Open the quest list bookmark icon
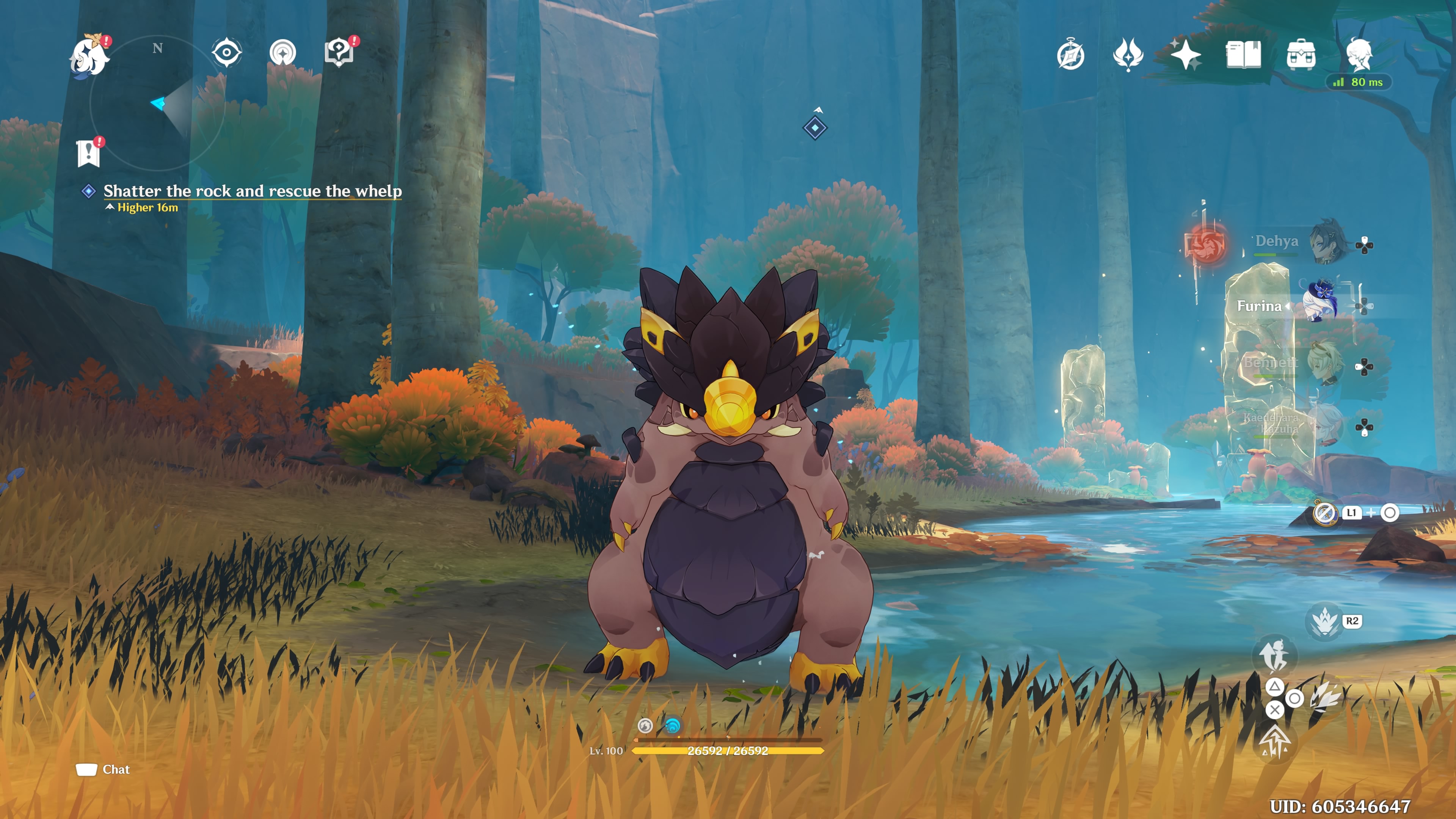Viewport: 1456px width, 819px height. [x=89, y=153]
